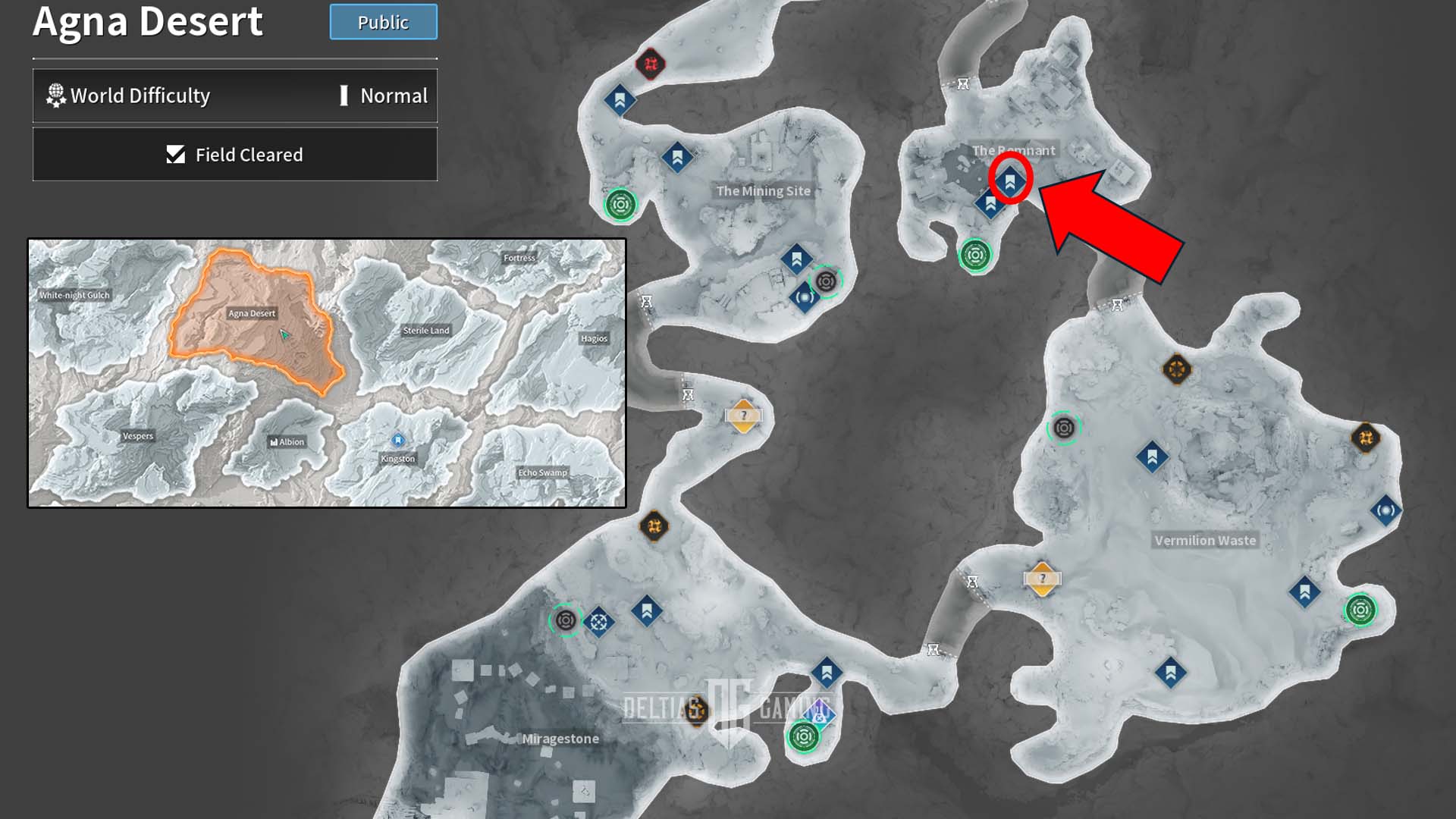1456x819 pixels.
Task: Select the Albion hub on world map
Action: coord(287,442)
